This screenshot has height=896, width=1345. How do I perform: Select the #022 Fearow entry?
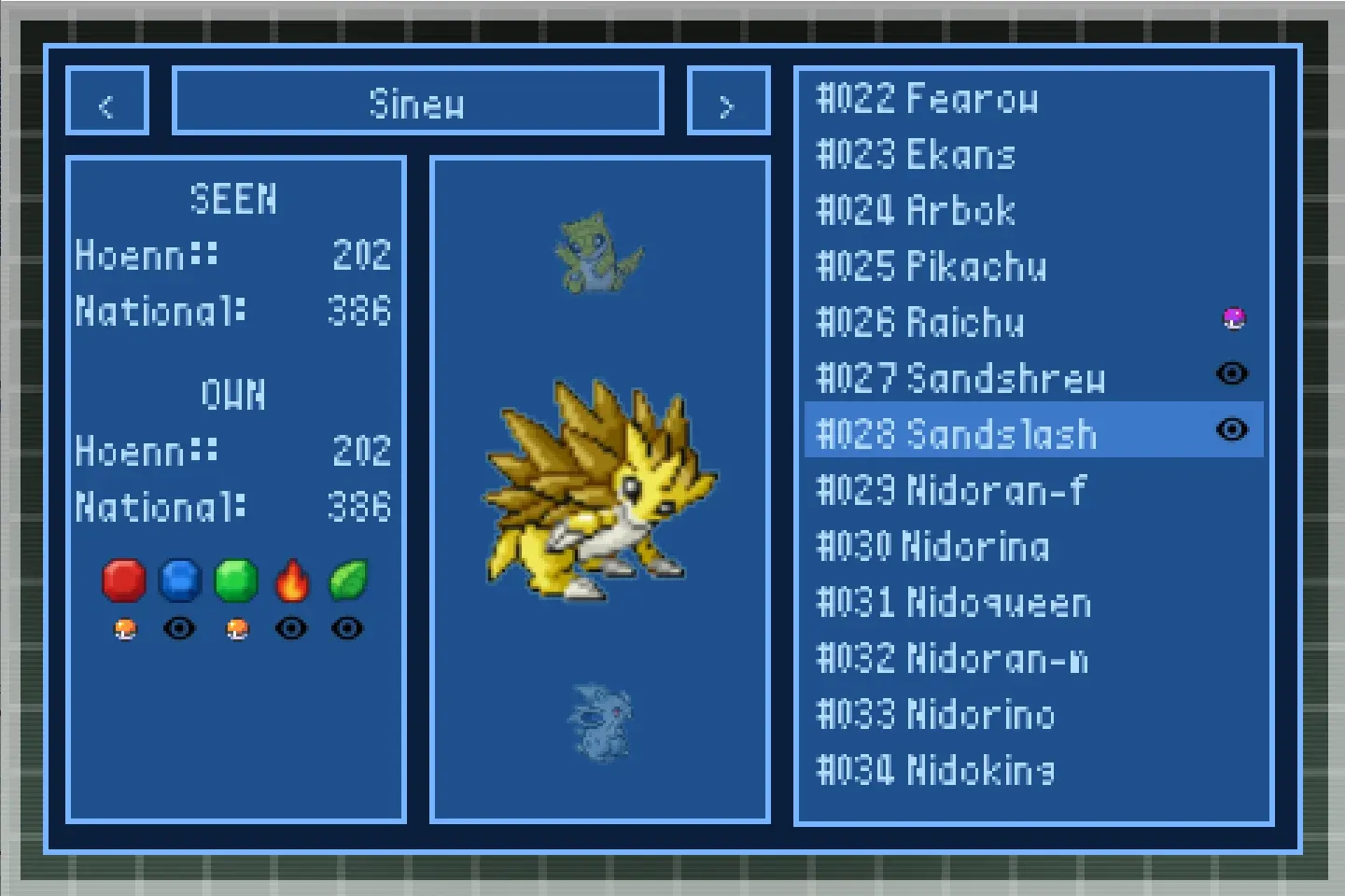929,100
